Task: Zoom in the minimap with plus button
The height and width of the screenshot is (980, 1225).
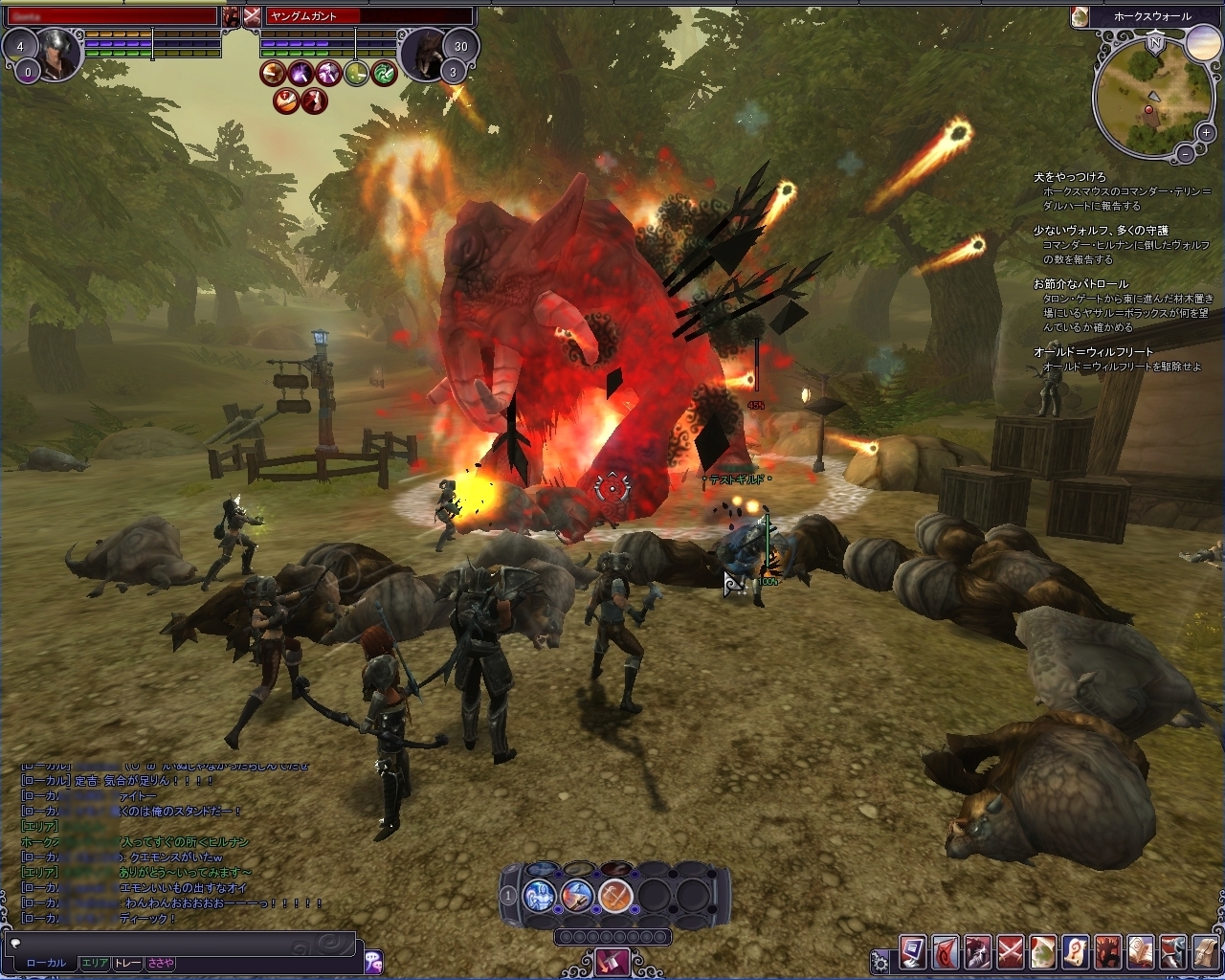Action: point(1207,133)
